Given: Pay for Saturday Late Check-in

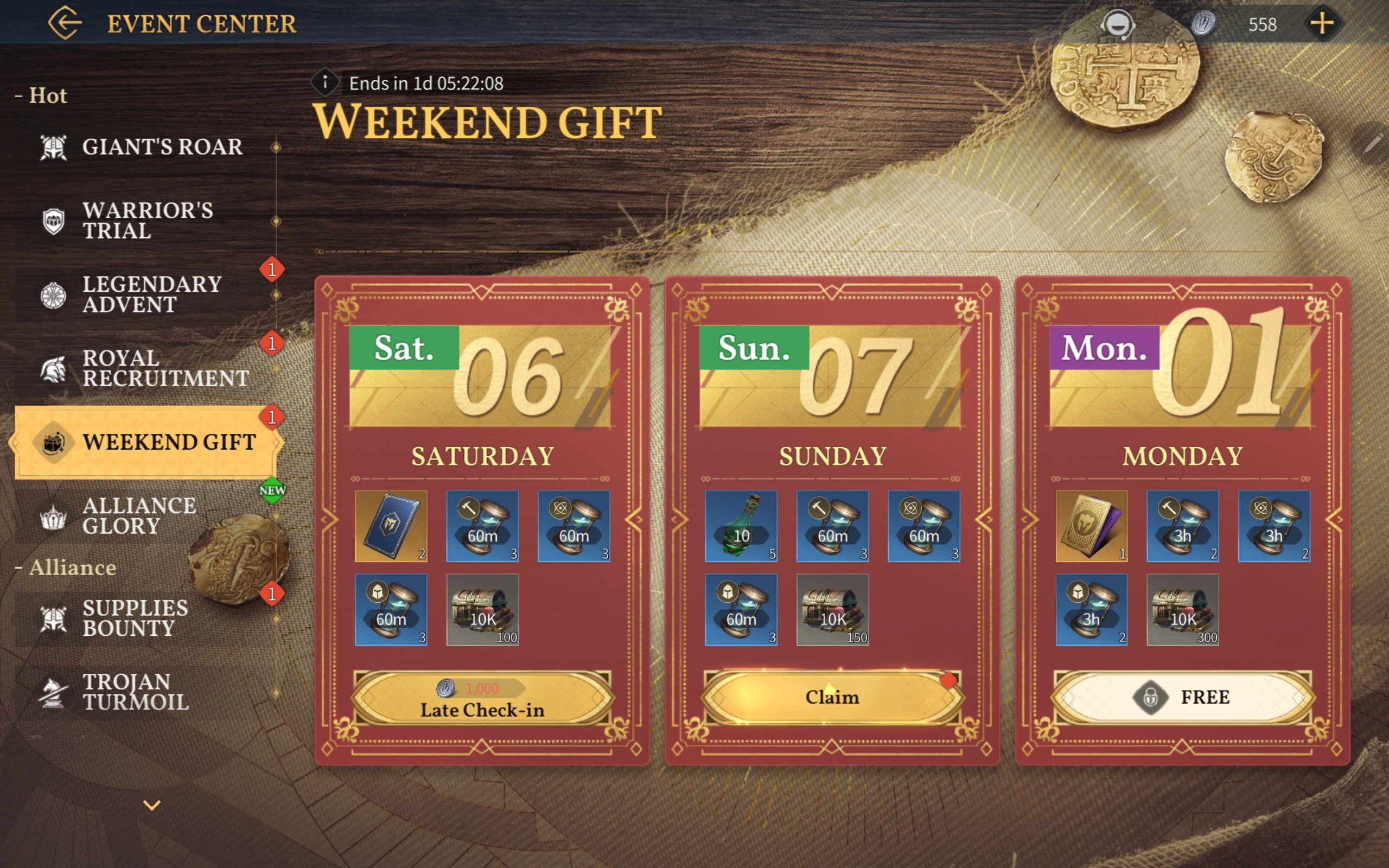Looking at the screenshot, I should [482, 698].
